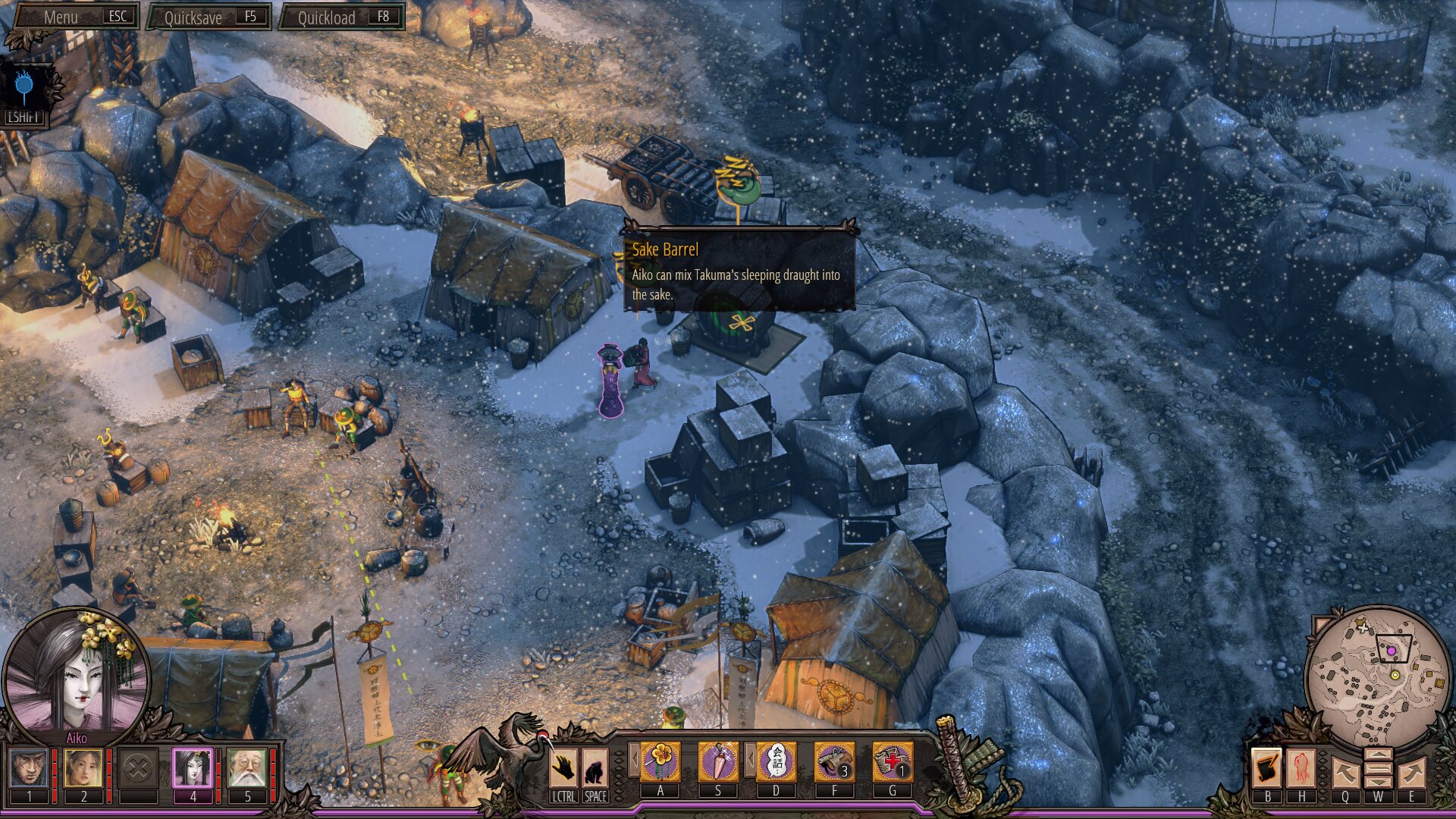Choose the black hand interact action
This screenshot has height=819, width=1456.
coord(563,768)
